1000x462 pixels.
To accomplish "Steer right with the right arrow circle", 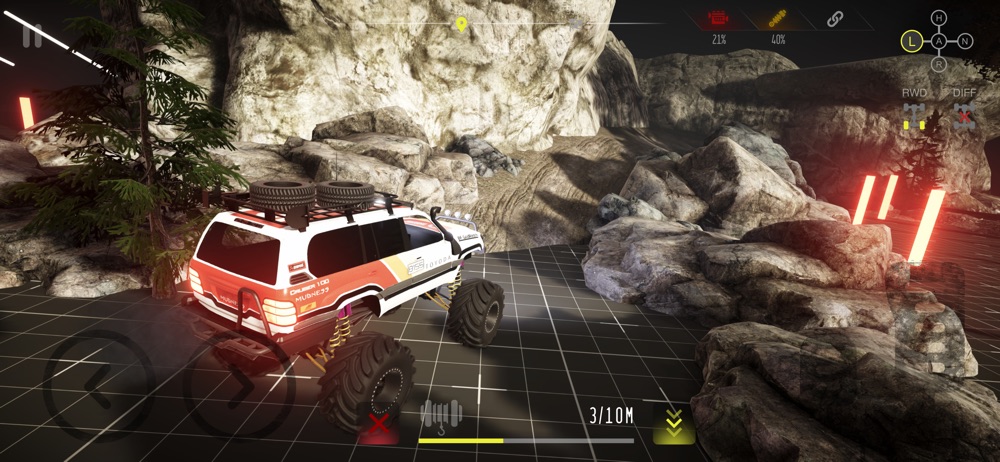I will (x=240, y=384).
